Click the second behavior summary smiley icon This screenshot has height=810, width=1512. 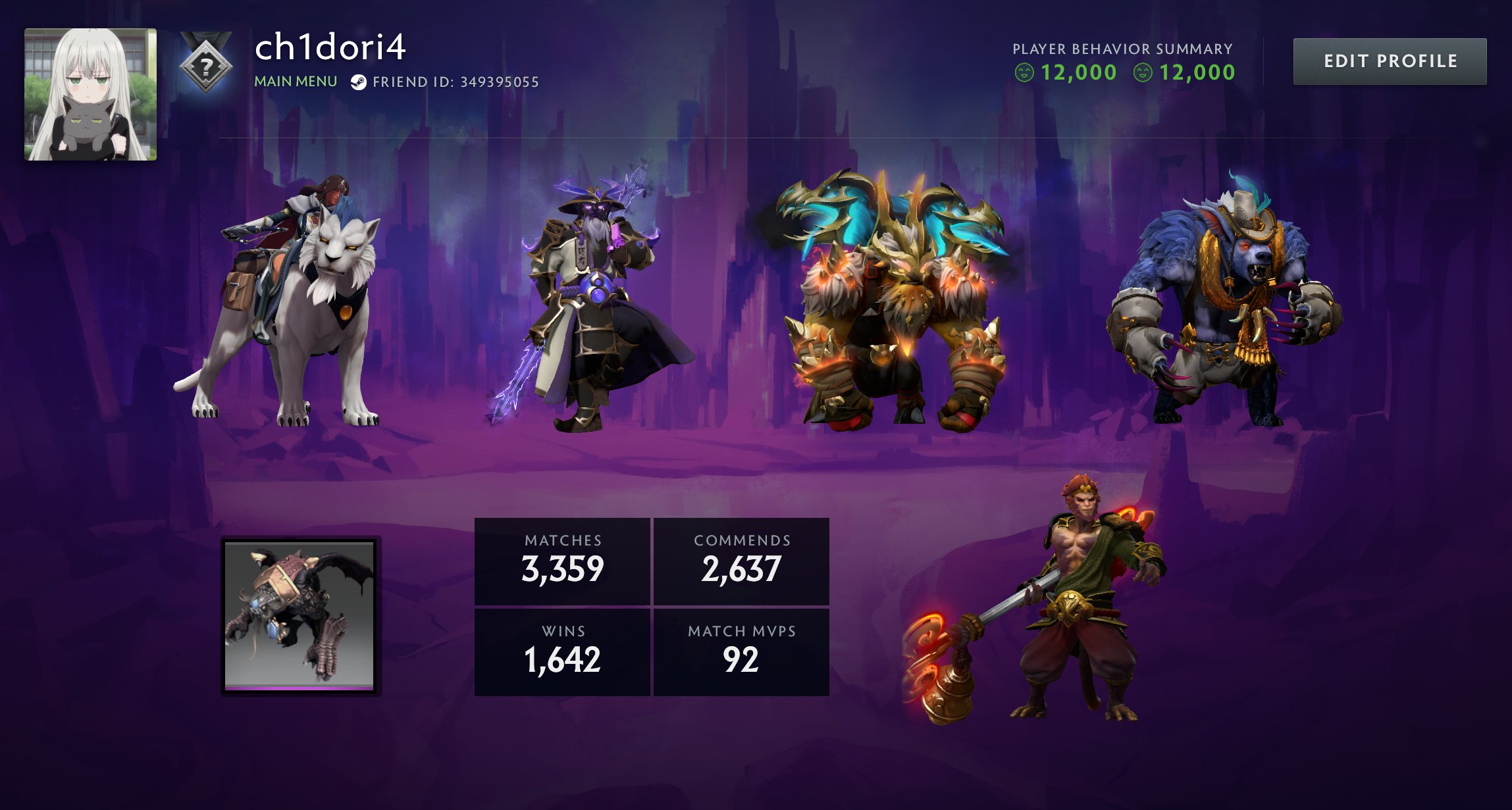coord(1145,72)
